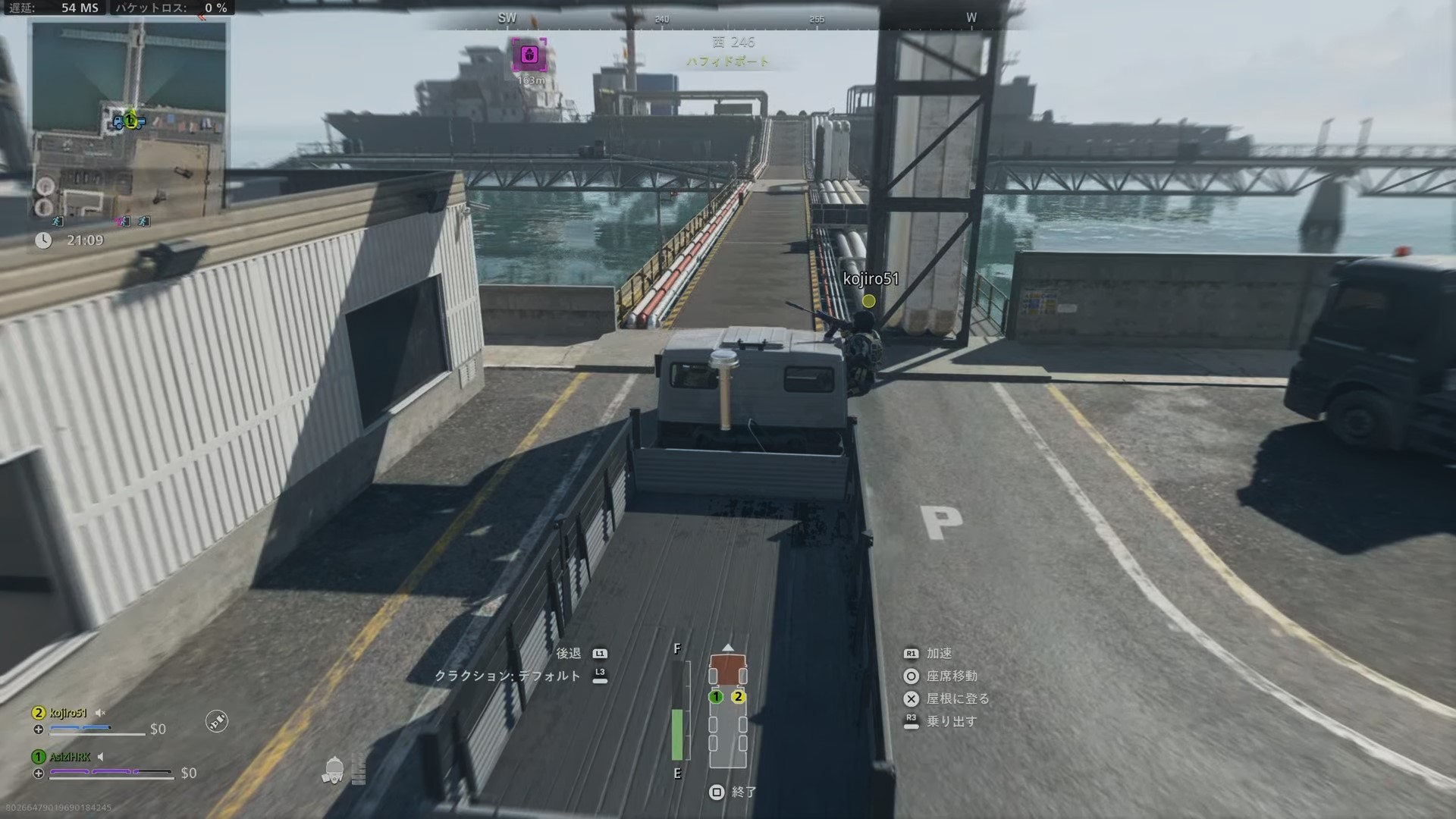
Task: Unmute kojiro51 via the muted speaker icon
Action: tap(101, 714)
